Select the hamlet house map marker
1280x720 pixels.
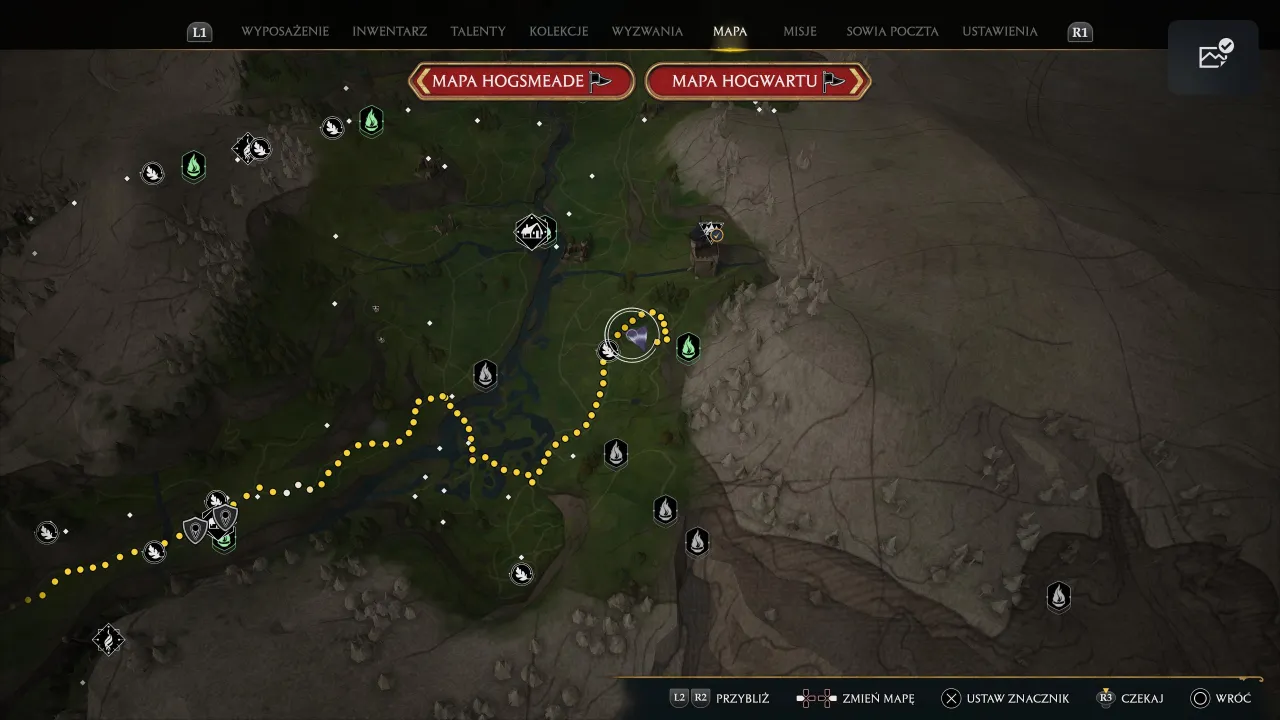coord(532,233)
